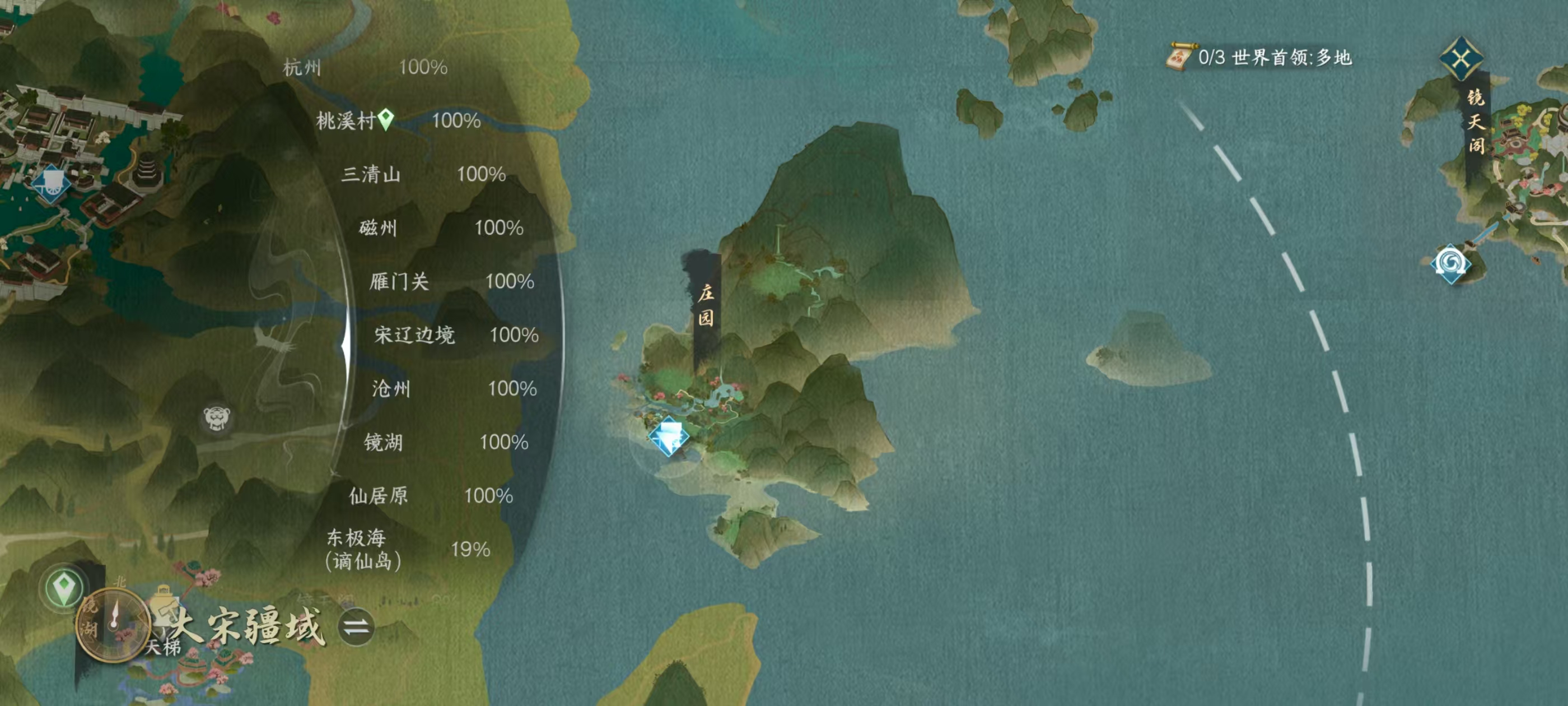Click the 镜天阁 location banner
The height and width of the screenshot is (706, 1568).
1476,122
